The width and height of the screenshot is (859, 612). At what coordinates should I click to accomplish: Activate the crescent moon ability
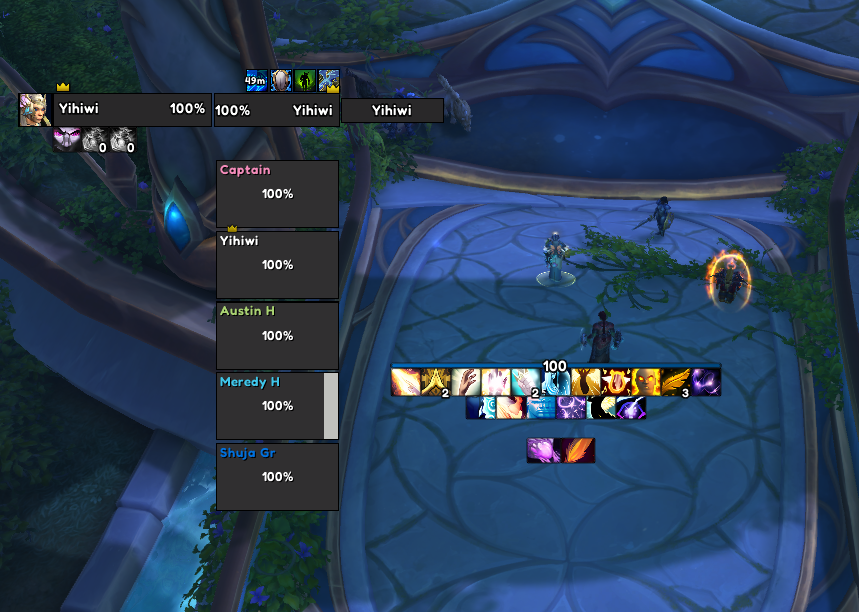(603, 408)
